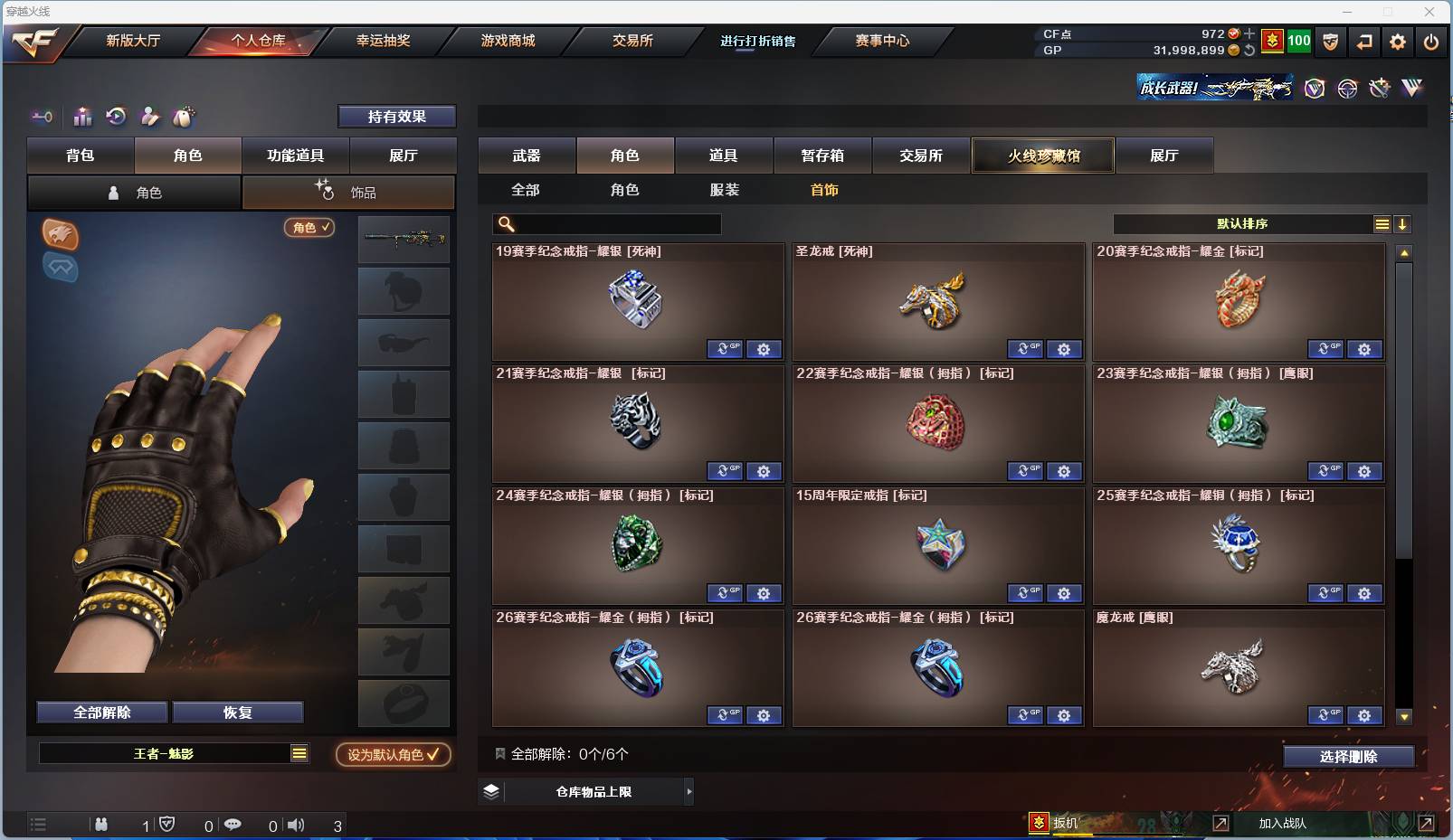Switch to the 首饰 tab
1453x840 pixels.
coord(824,190)
